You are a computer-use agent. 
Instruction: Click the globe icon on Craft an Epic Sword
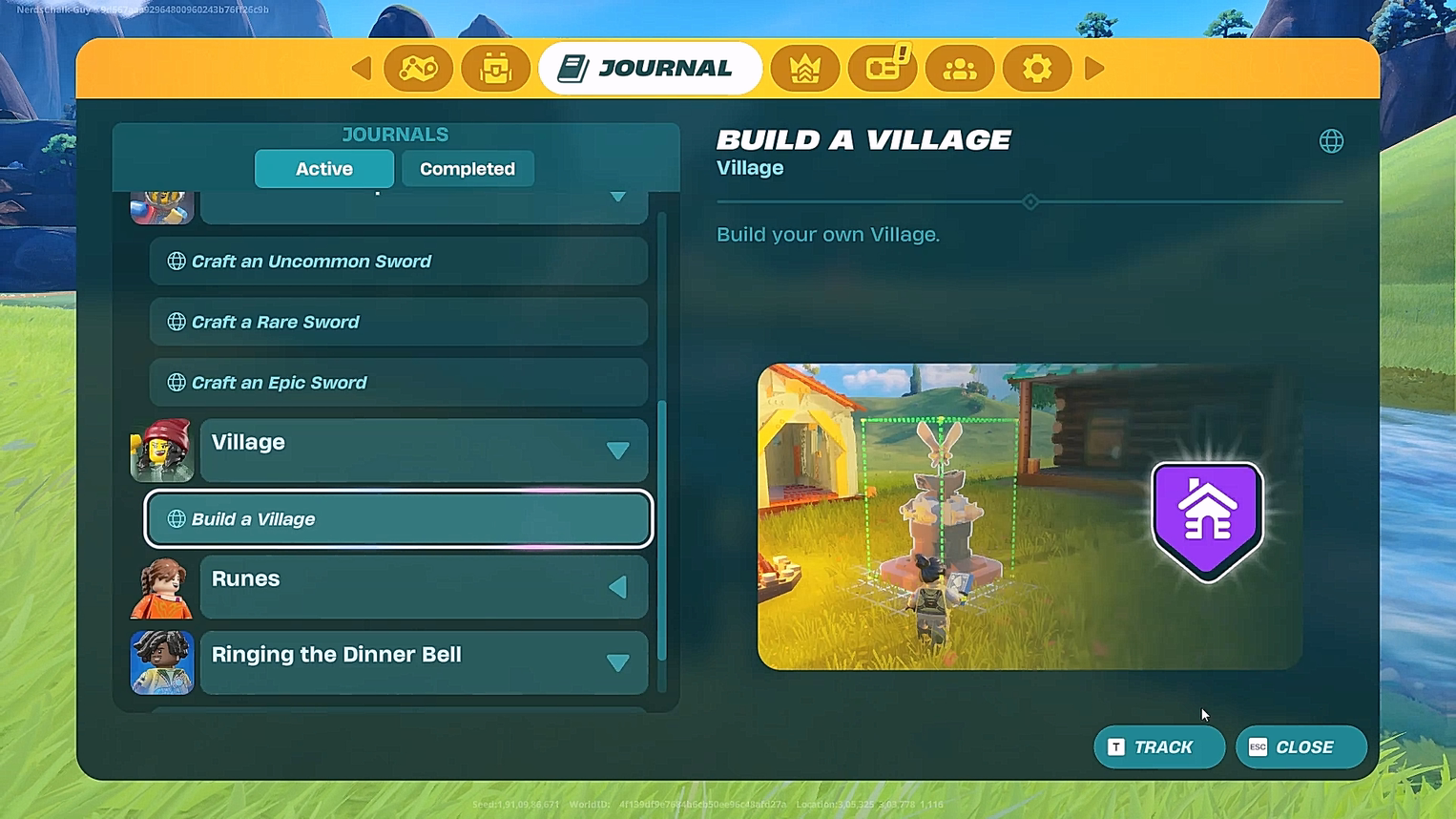click(x=177, y=382)
